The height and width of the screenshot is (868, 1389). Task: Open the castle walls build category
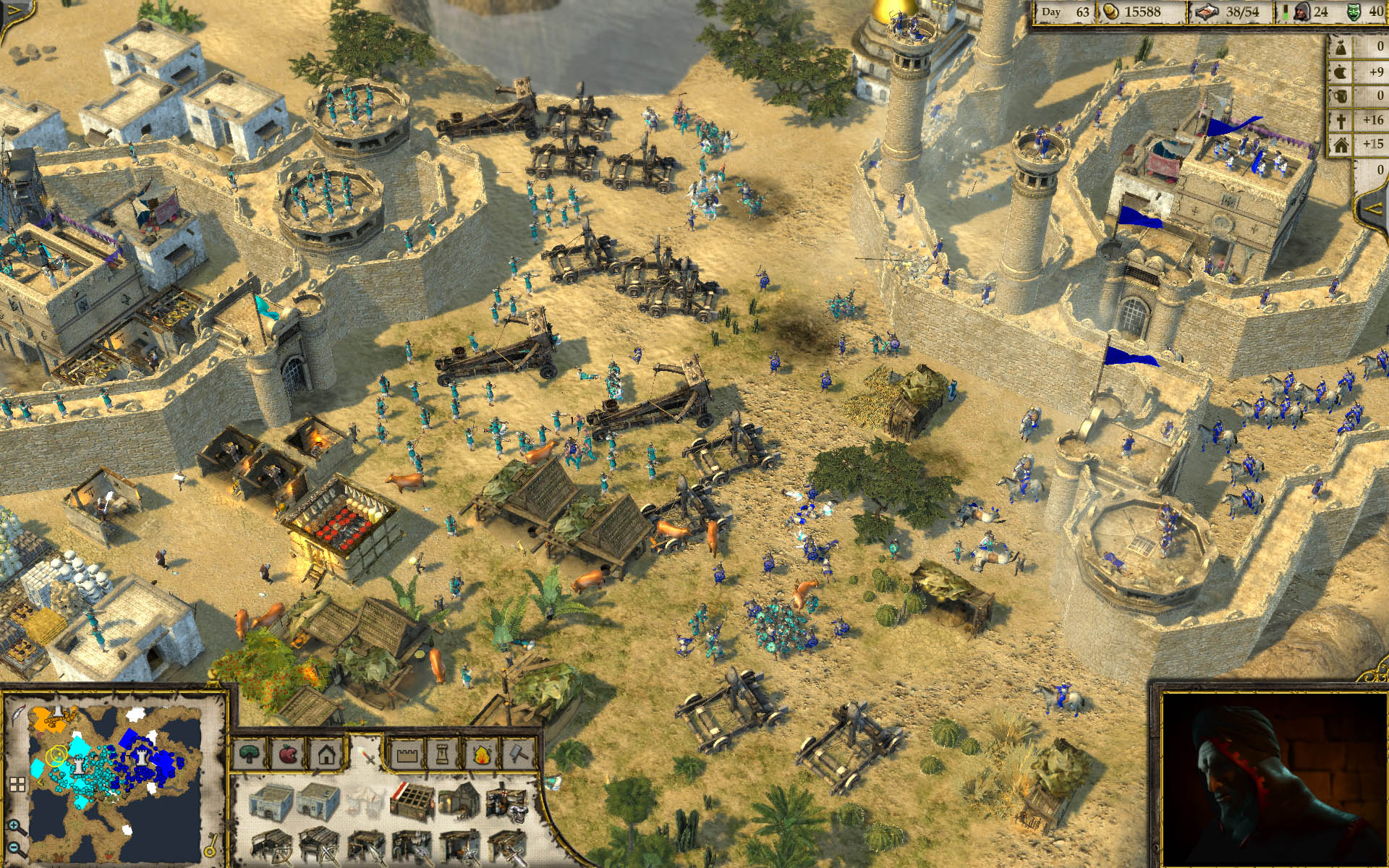coord(407,754)
